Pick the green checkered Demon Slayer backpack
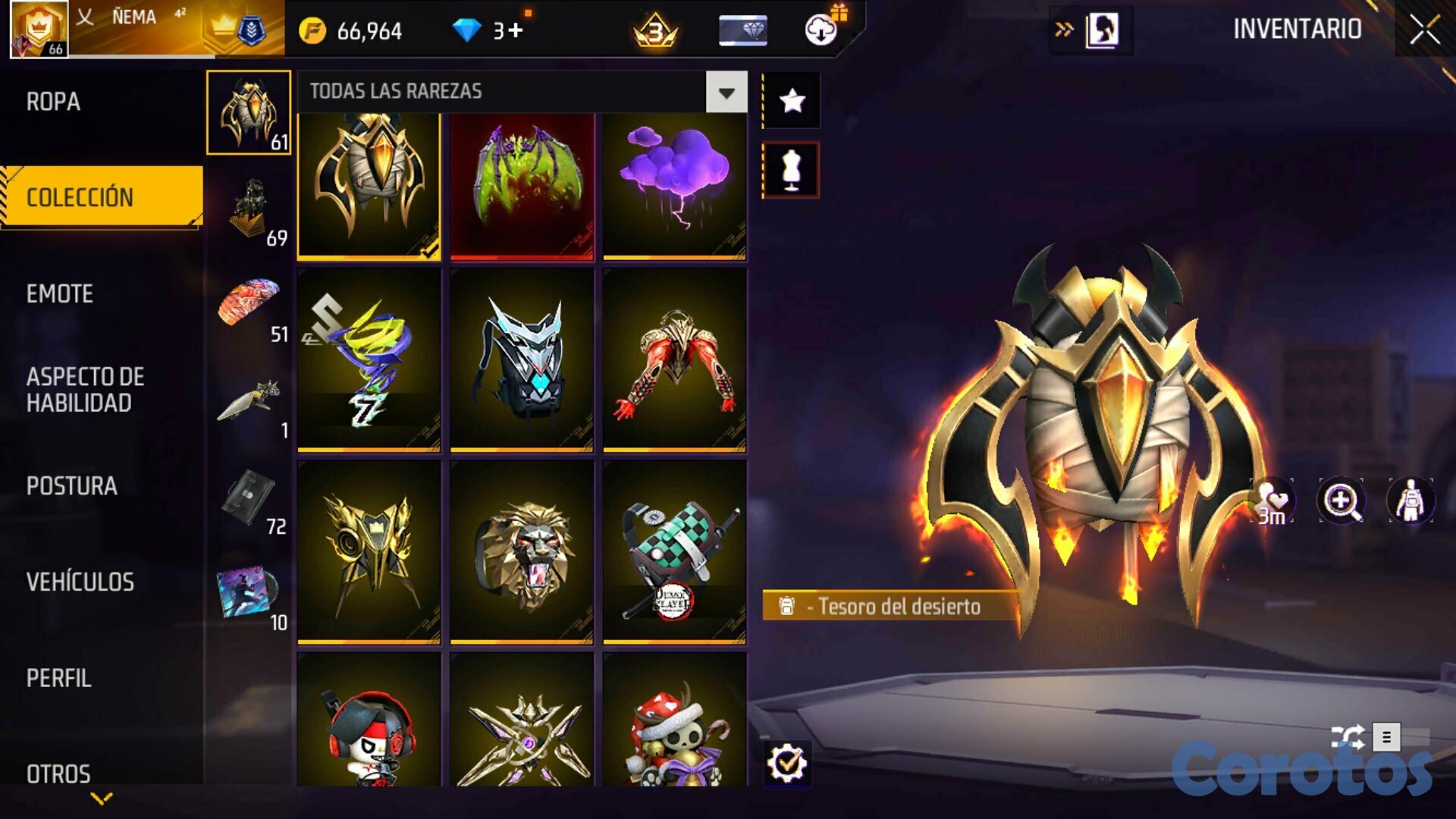 click(674, 552)
